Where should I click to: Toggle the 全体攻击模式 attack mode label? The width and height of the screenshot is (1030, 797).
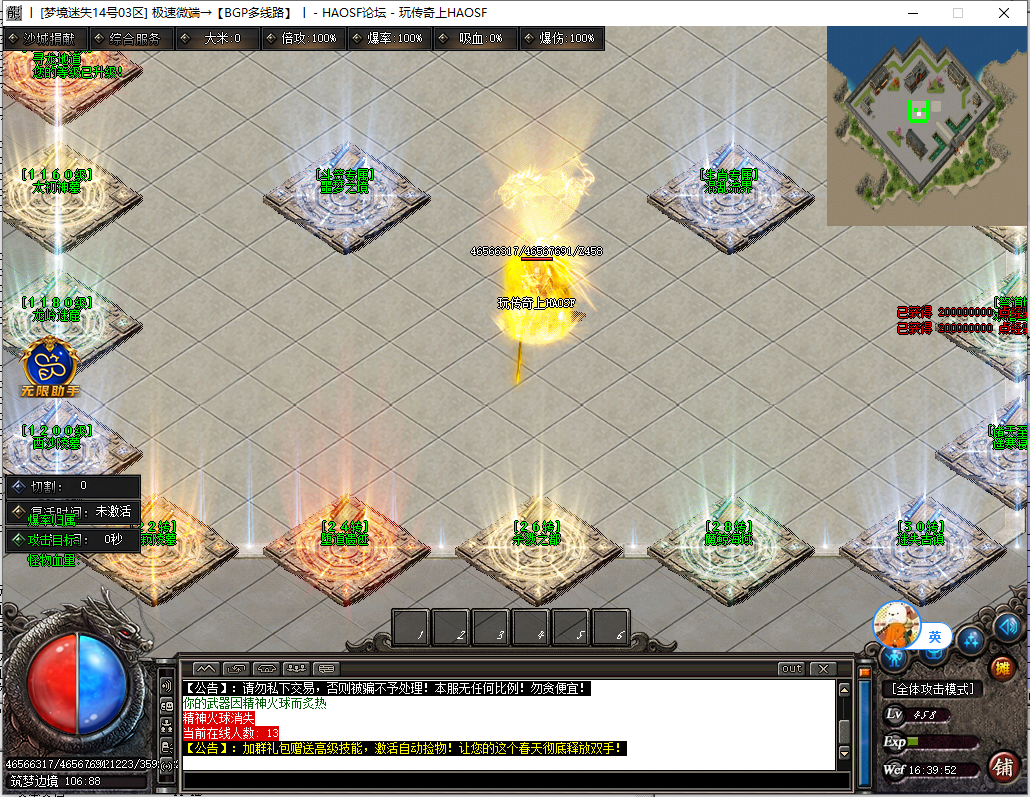(933, 689)
